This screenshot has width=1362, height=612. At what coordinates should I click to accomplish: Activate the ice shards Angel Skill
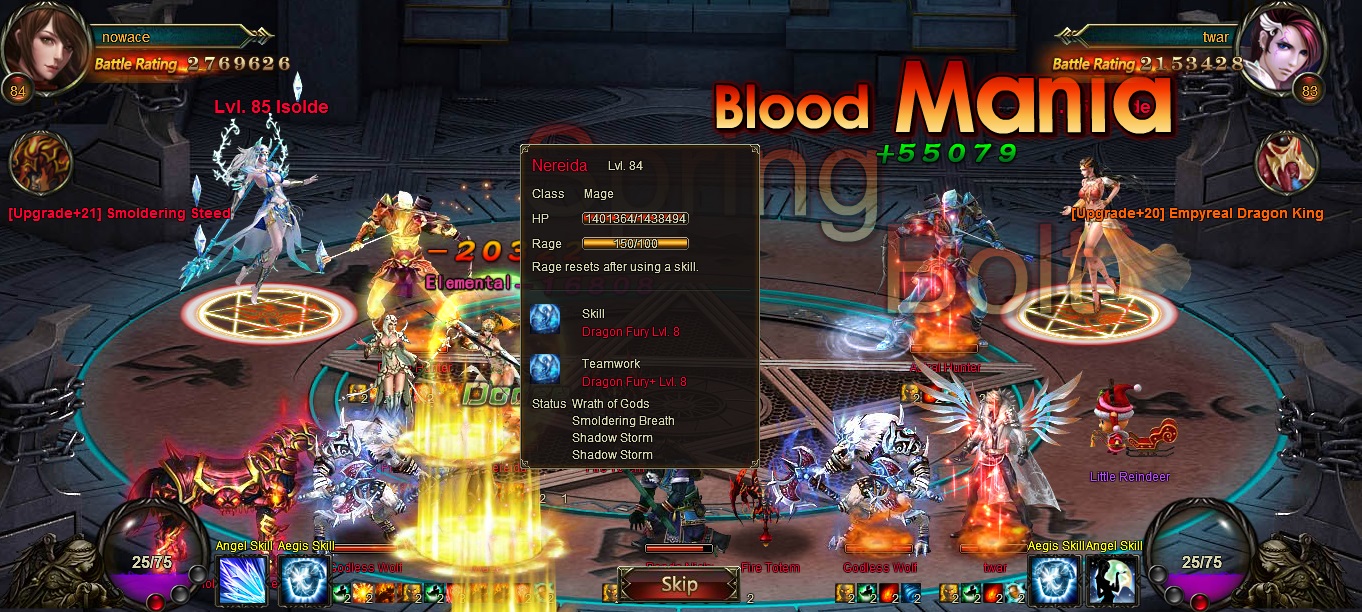[x=241, y=581]
